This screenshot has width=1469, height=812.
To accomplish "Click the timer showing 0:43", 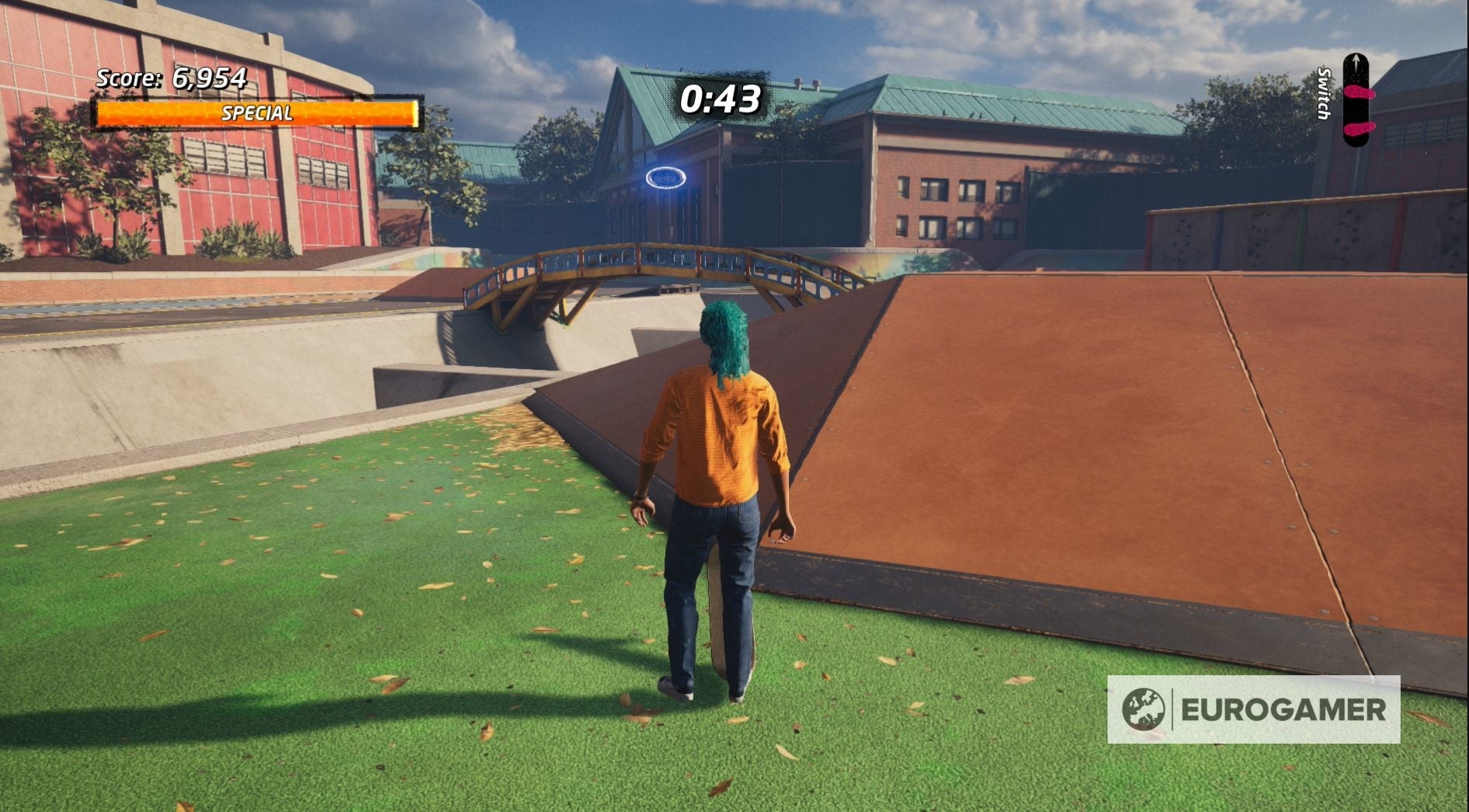I will pyautogui.click(x=719, y=99).
